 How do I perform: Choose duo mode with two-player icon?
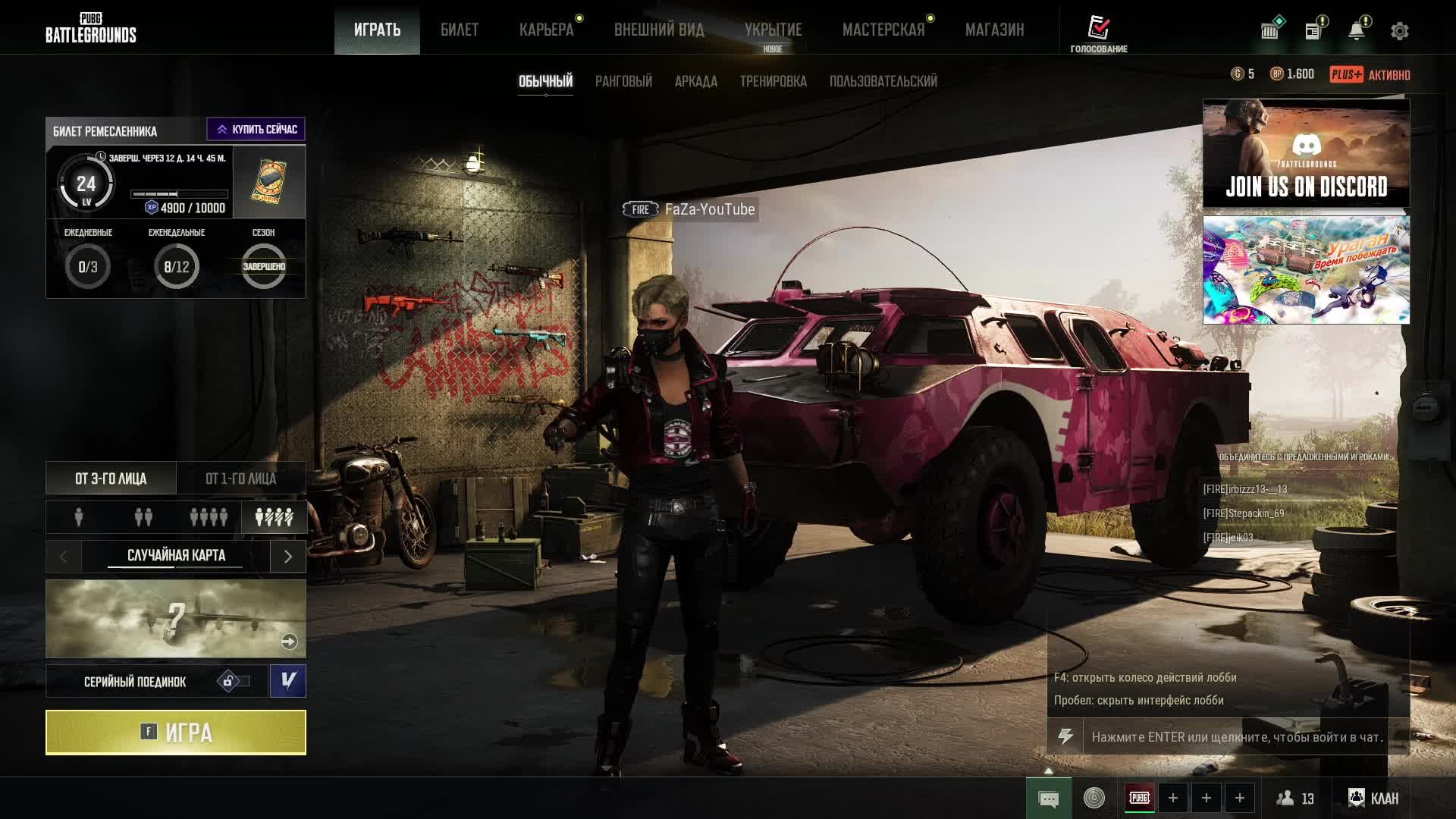(143, 517)
